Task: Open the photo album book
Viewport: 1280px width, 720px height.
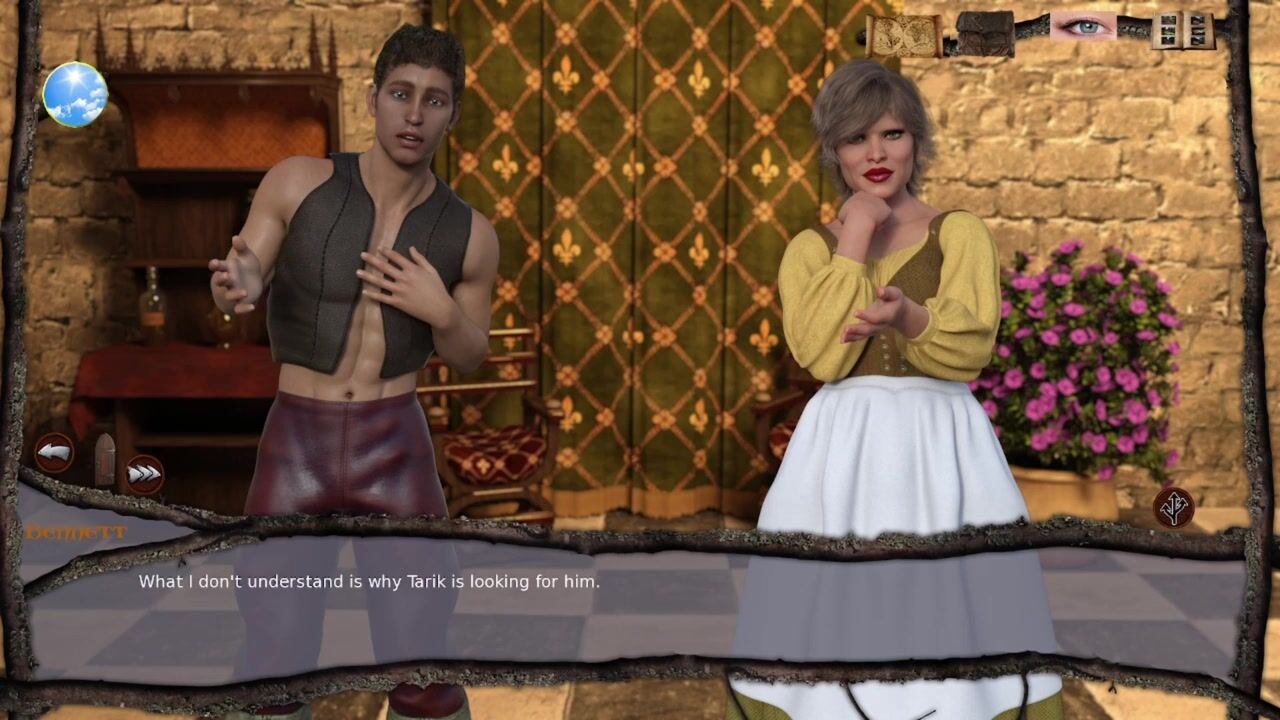Action: click(1182, 31)
